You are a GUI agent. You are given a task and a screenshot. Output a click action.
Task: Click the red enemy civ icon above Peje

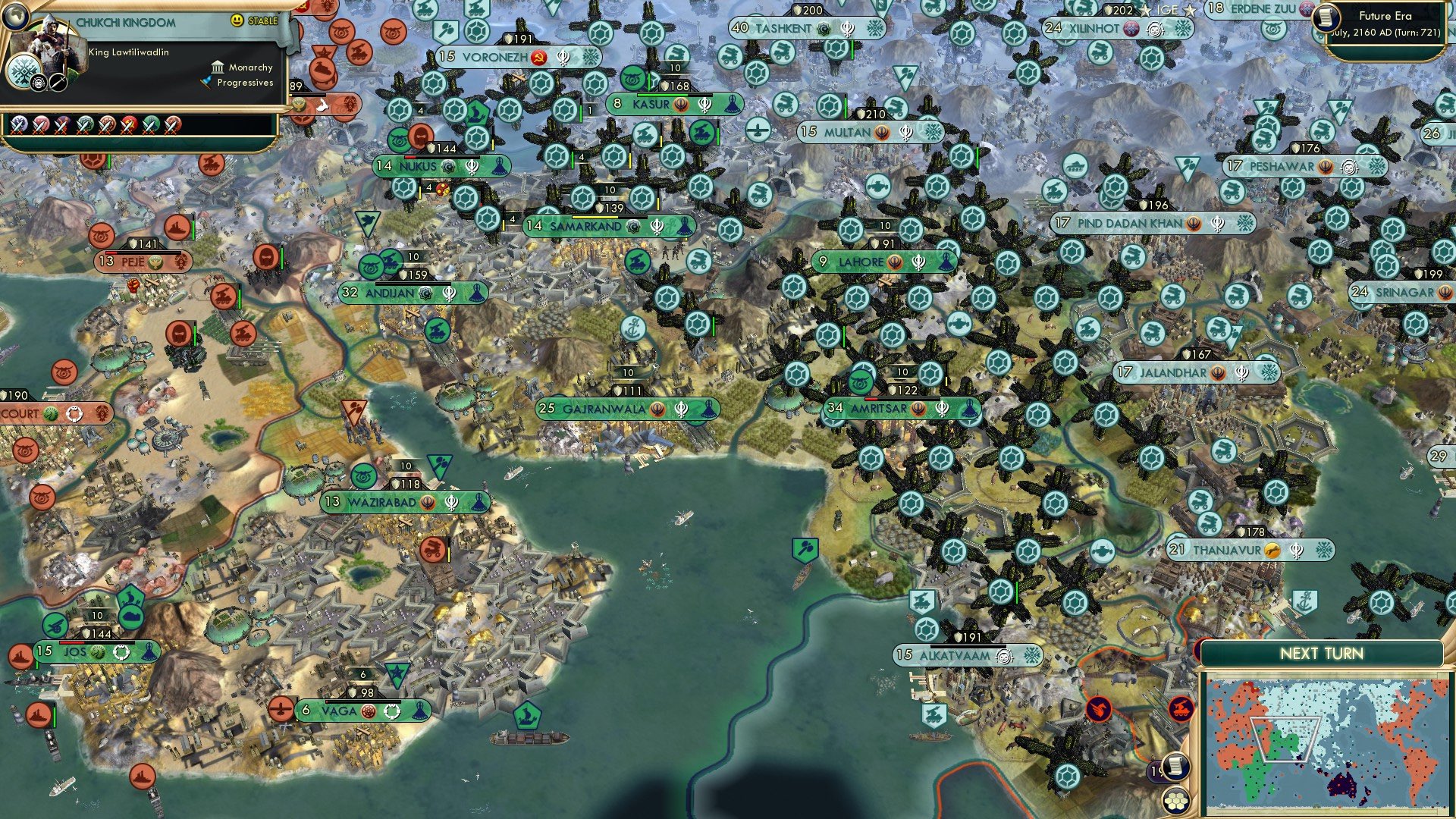click(x=177, y=227)
